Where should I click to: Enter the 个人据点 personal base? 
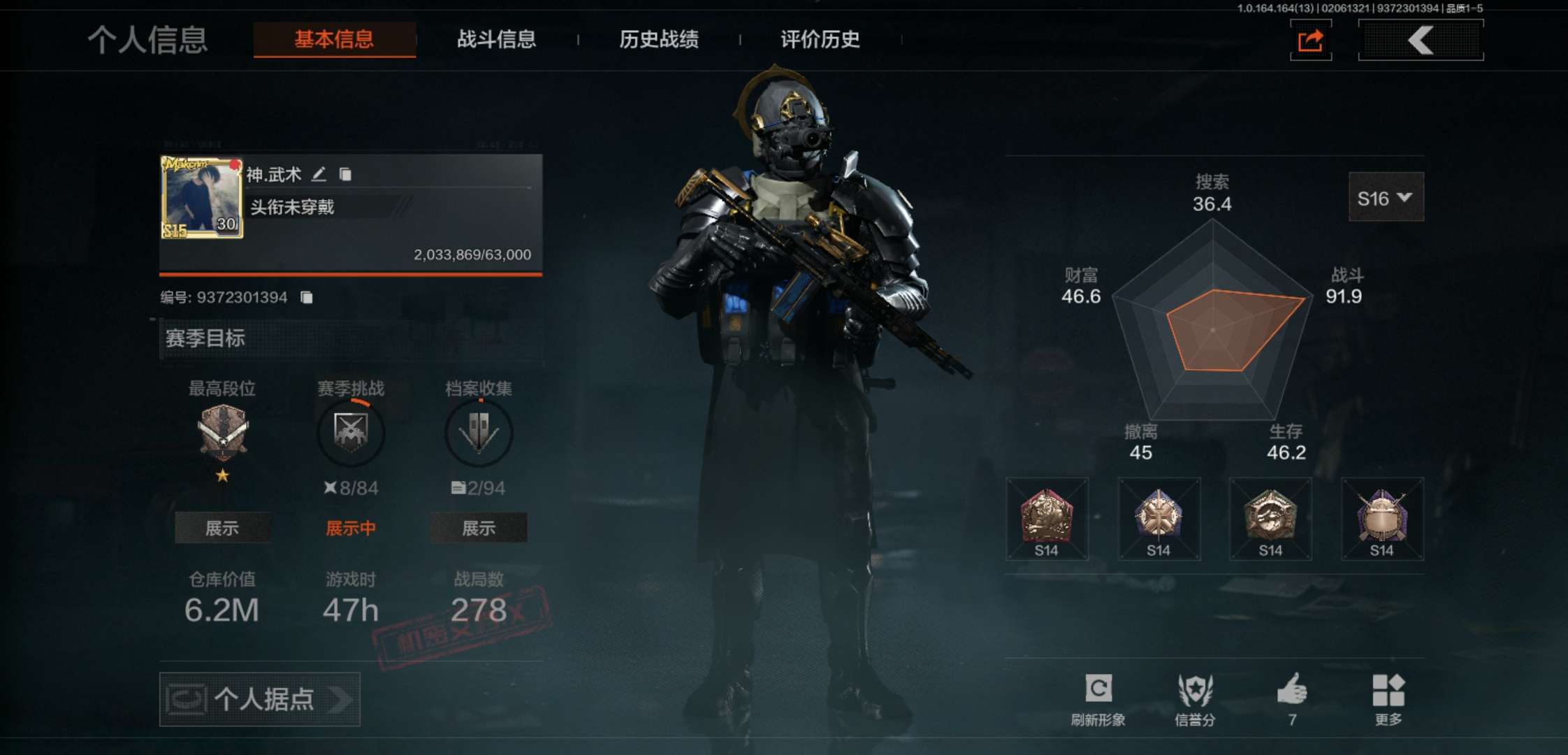pyautogui.click(x=260, y=699)
